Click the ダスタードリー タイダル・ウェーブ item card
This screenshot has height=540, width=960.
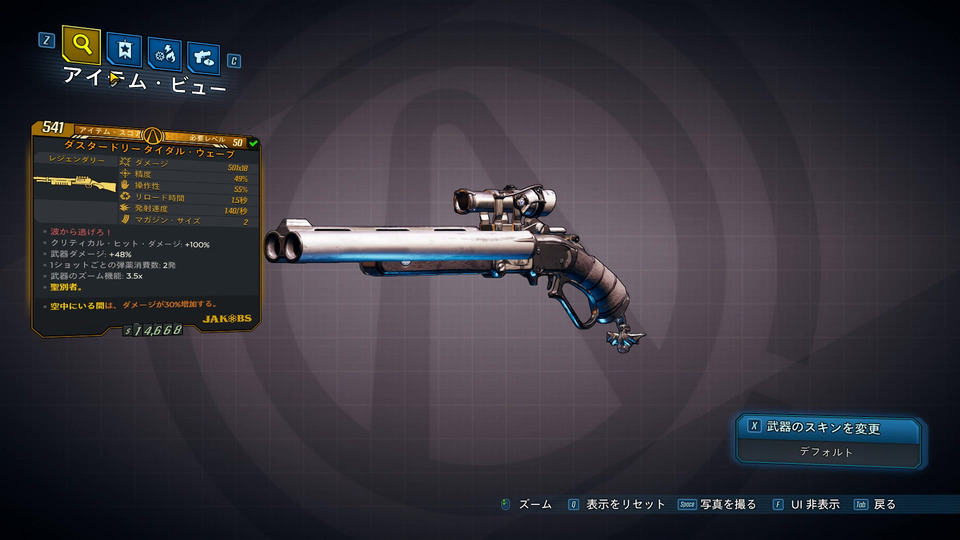pyautogui.click(x=146, y=228)
